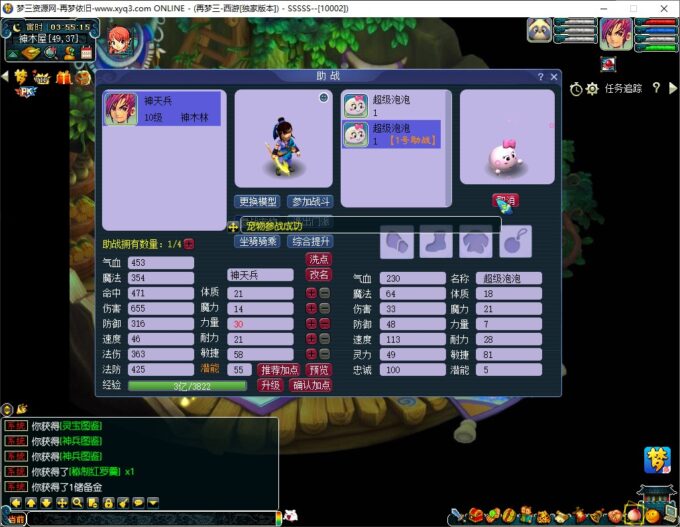Select 神天兵 in the helper list
The height and width of the screenshot is (527, 680).
165,110
